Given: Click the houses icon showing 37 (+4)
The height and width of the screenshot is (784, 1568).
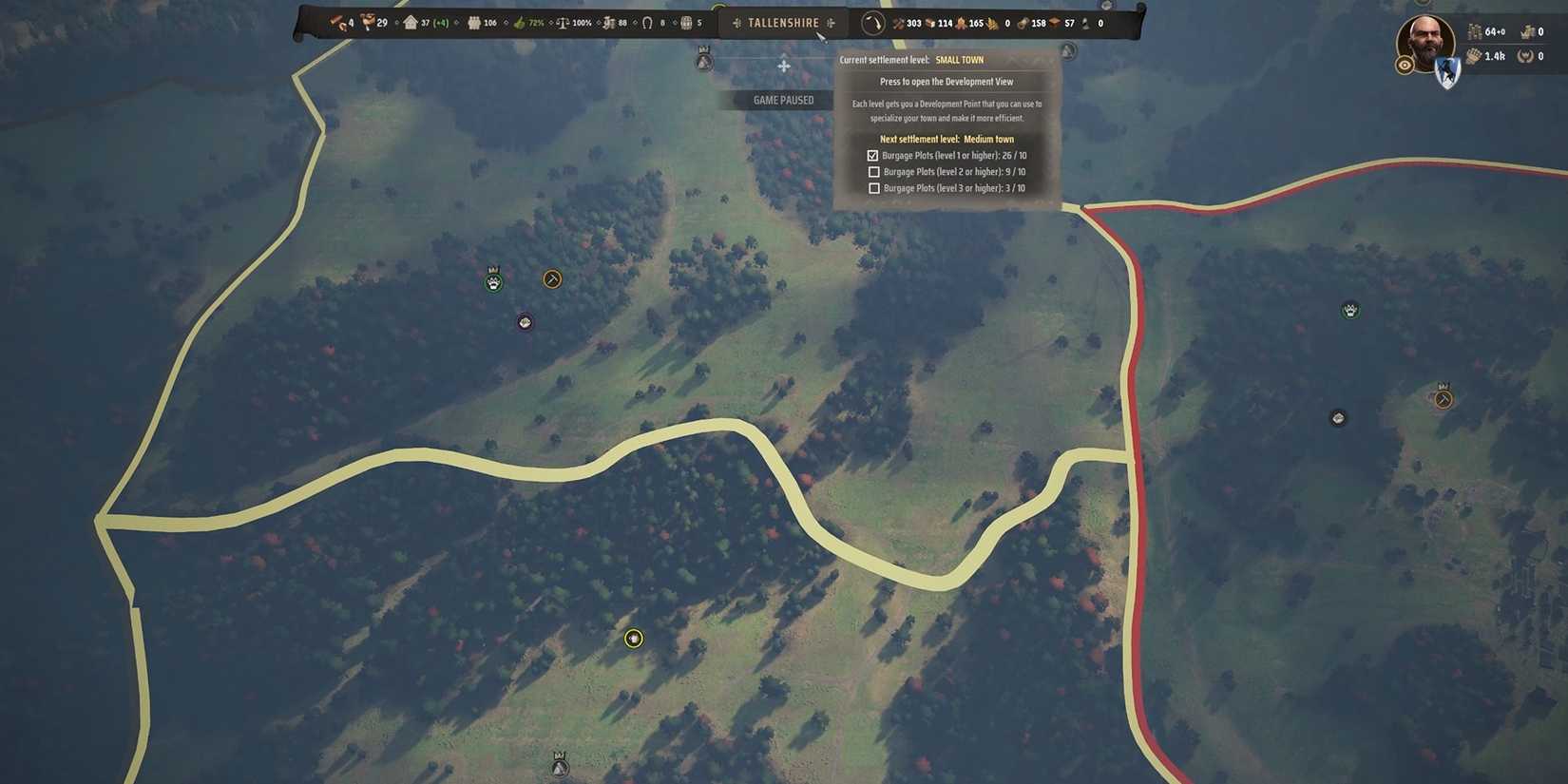Looking at the screenshot, I should point(411,22).
